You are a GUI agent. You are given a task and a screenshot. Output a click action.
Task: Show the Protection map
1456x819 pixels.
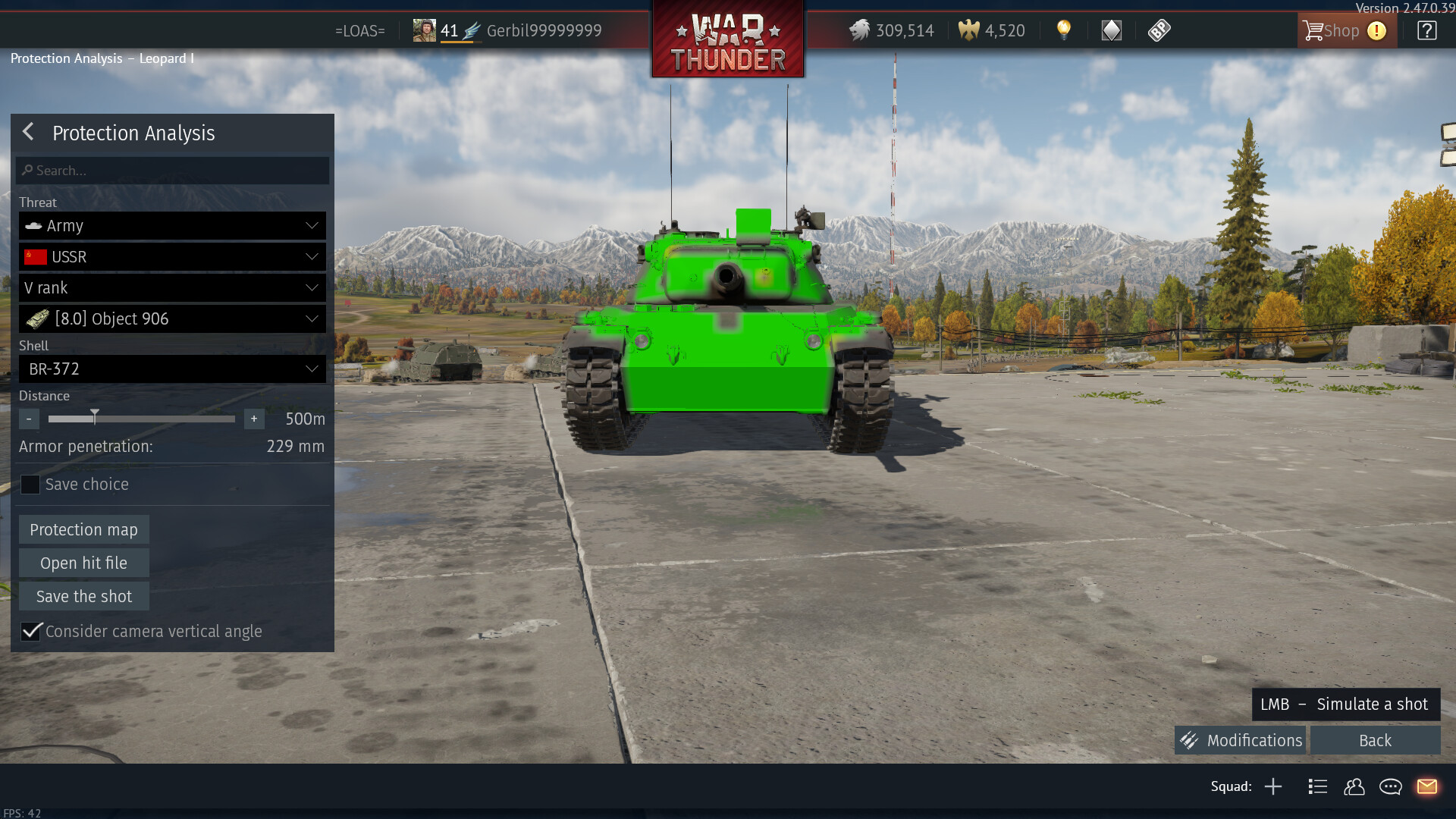pyautogui.click(x=83, y=530)
